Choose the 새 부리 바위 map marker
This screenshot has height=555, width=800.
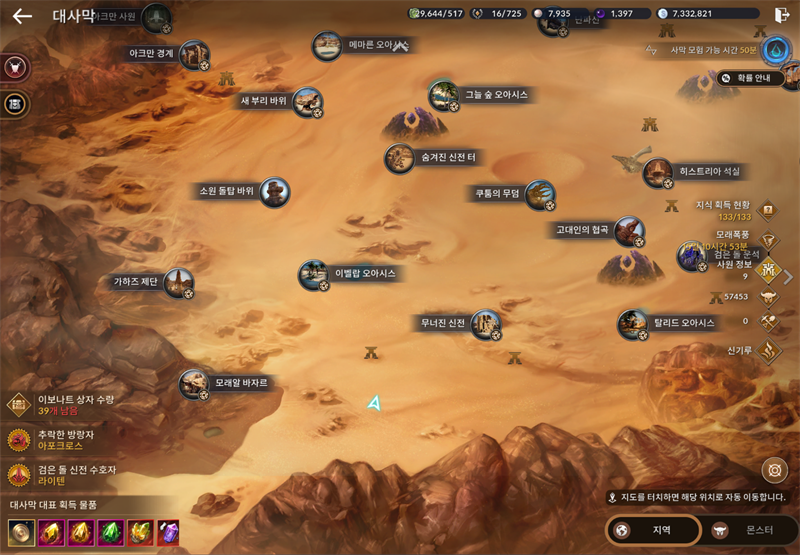click(x=307, y=101)
